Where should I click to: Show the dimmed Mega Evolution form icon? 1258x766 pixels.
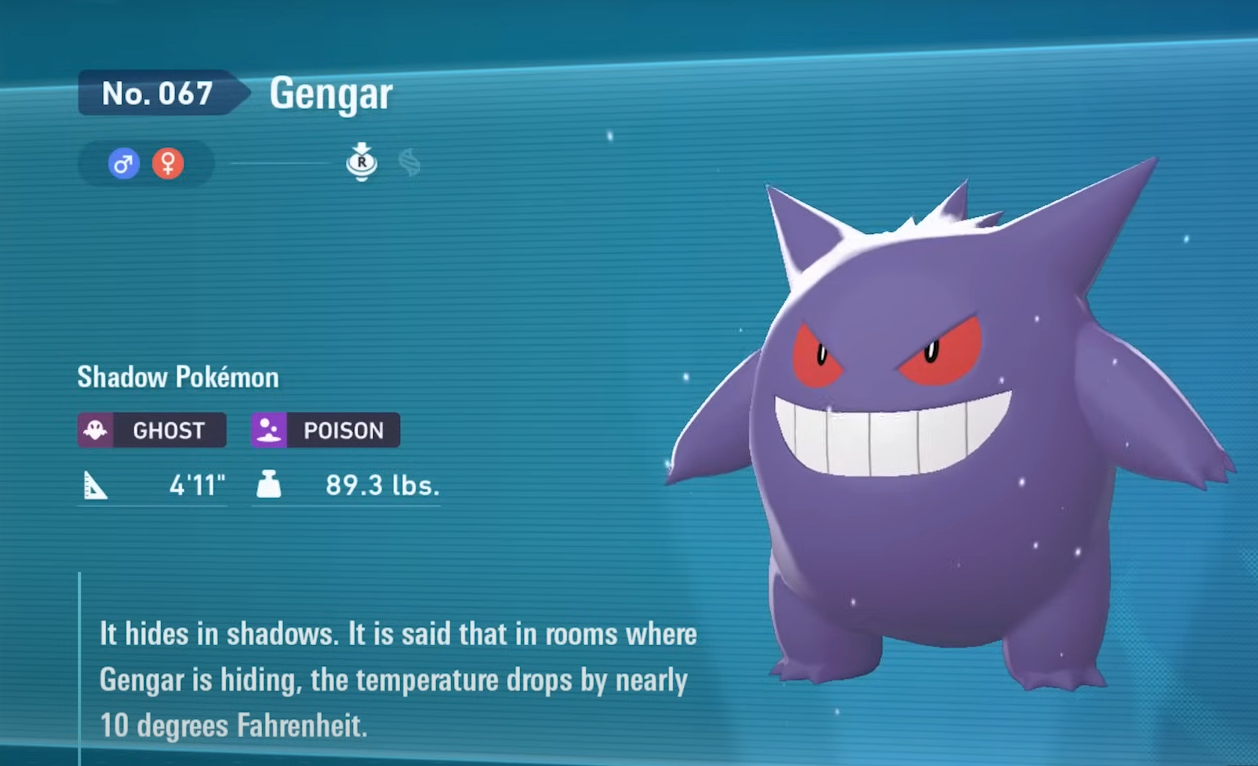(409, 162)
